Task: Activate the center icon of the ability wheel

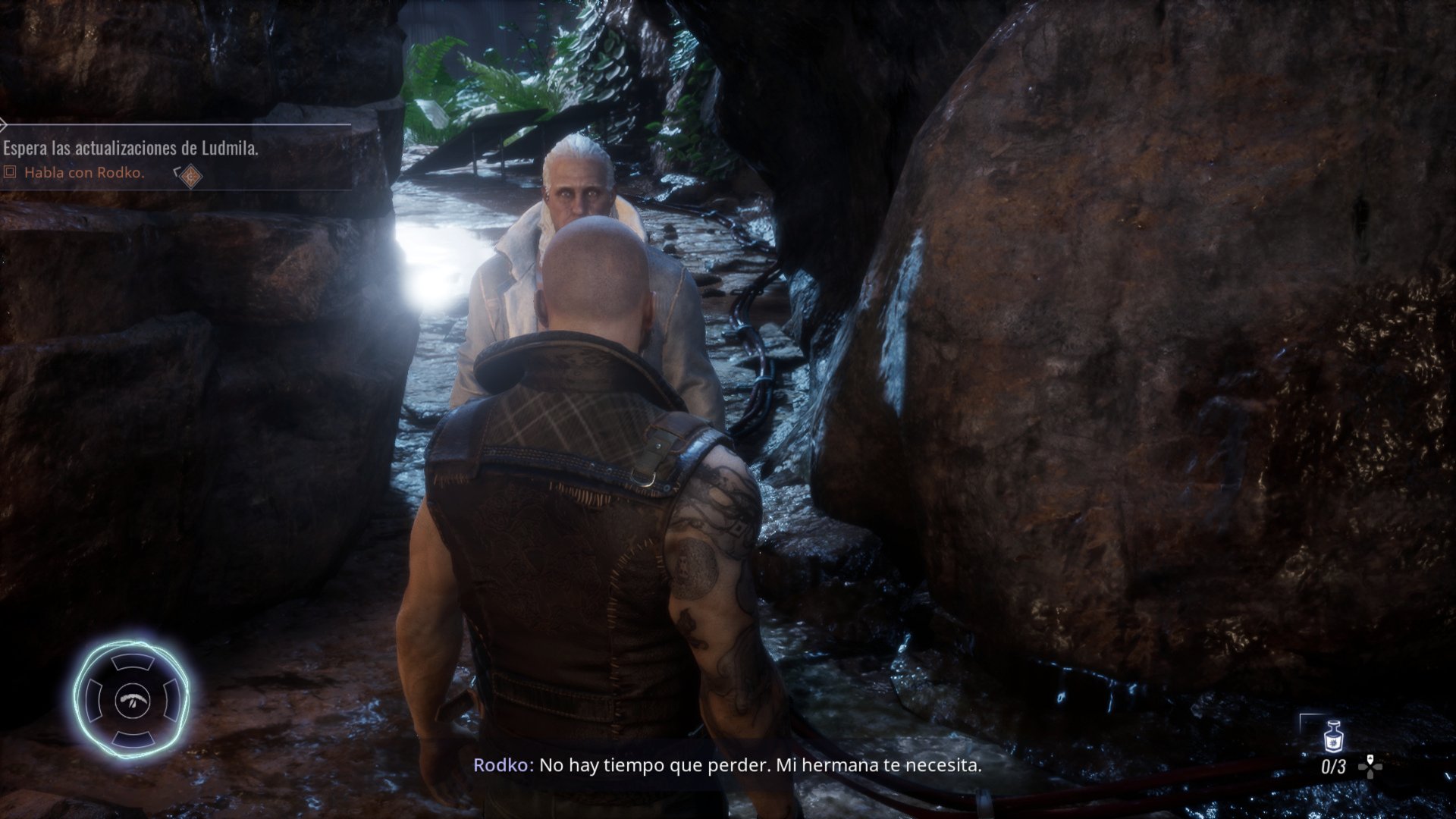Action: [133, 698]
